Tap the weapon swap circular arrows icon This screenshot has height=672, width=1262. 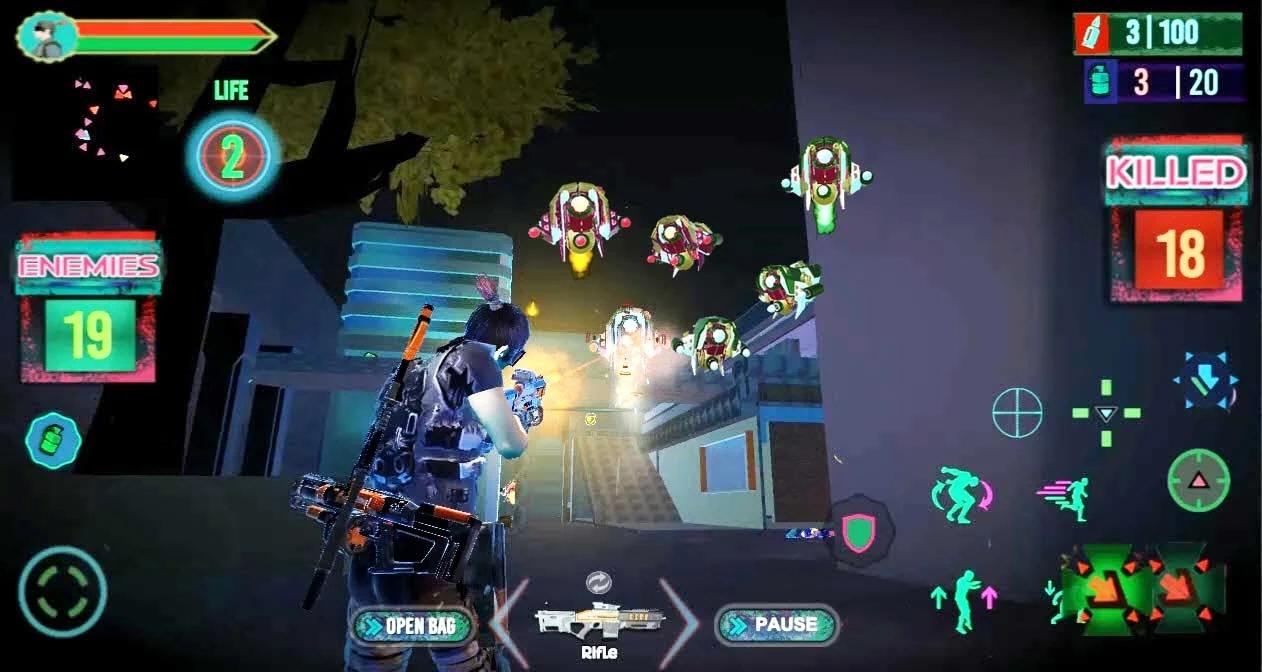click(599, 583)
